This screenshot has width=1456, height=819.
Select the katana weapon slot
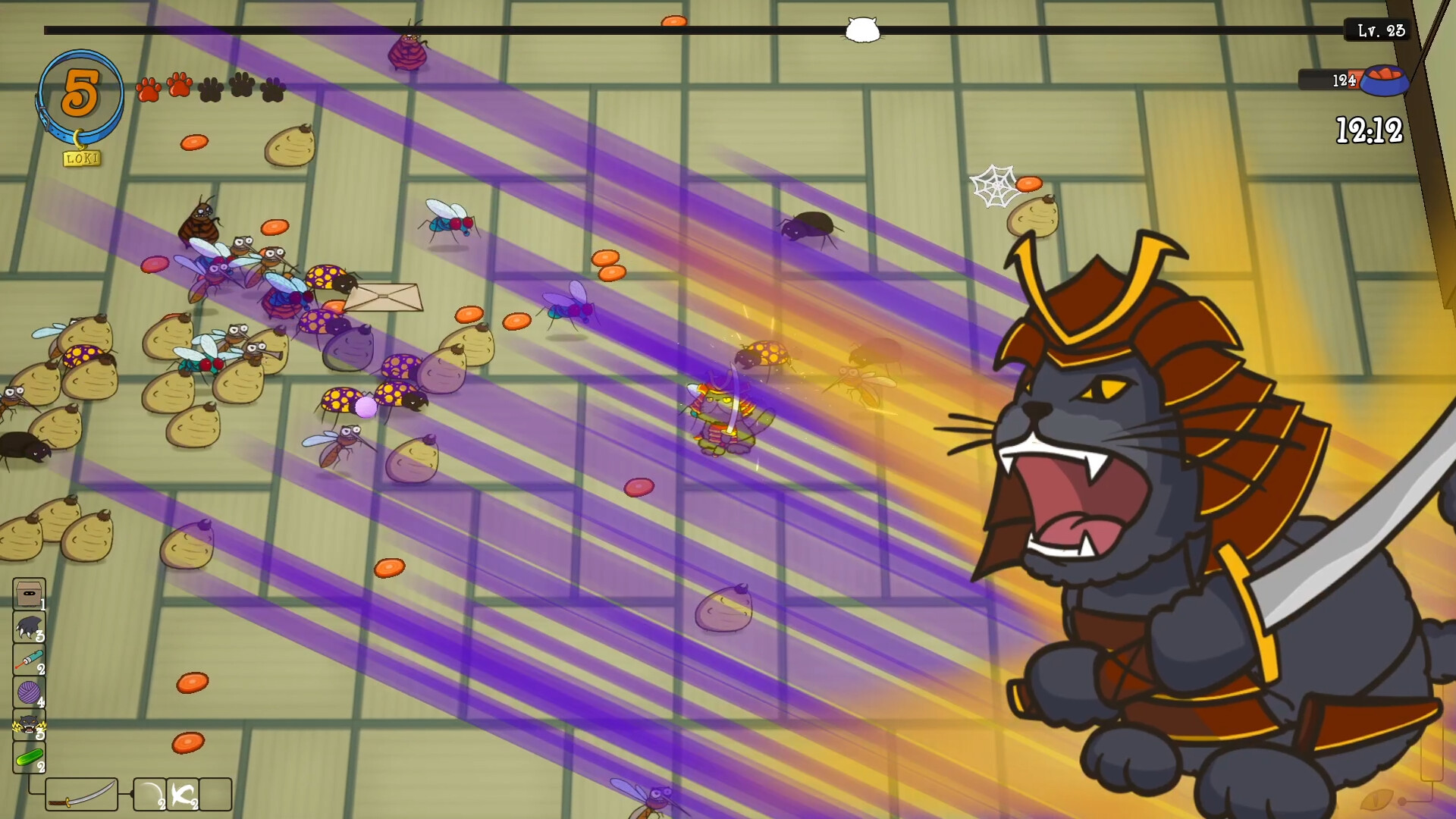click(82, 795)
